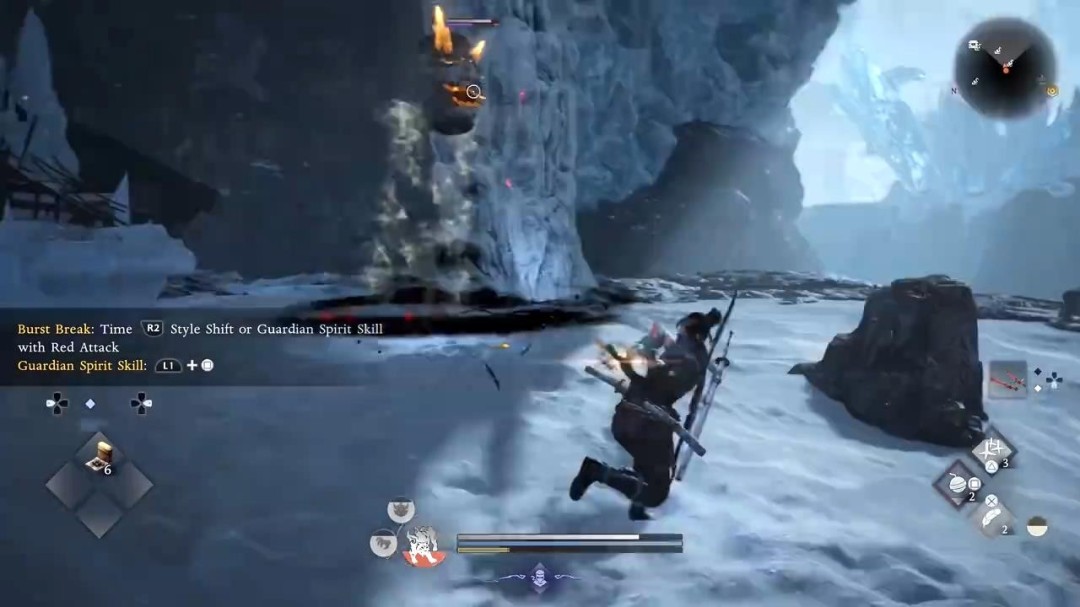Select the red dual swords weapon slot
This screenshot has height=607, width=1080.
coord(1007,380)
